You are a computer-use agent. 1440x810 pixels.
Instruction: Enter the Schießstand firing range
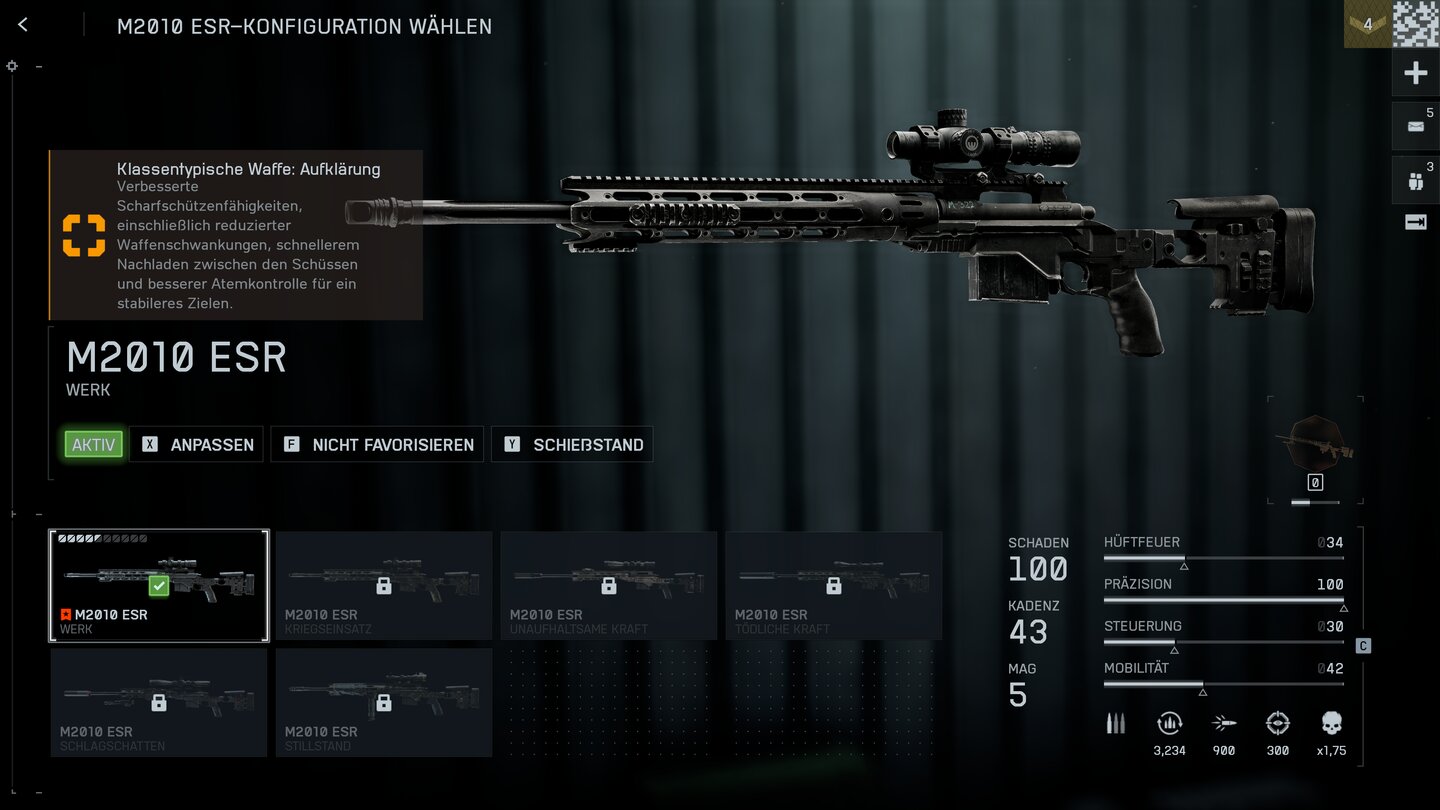pyautogui.click(x=572, y=445)
